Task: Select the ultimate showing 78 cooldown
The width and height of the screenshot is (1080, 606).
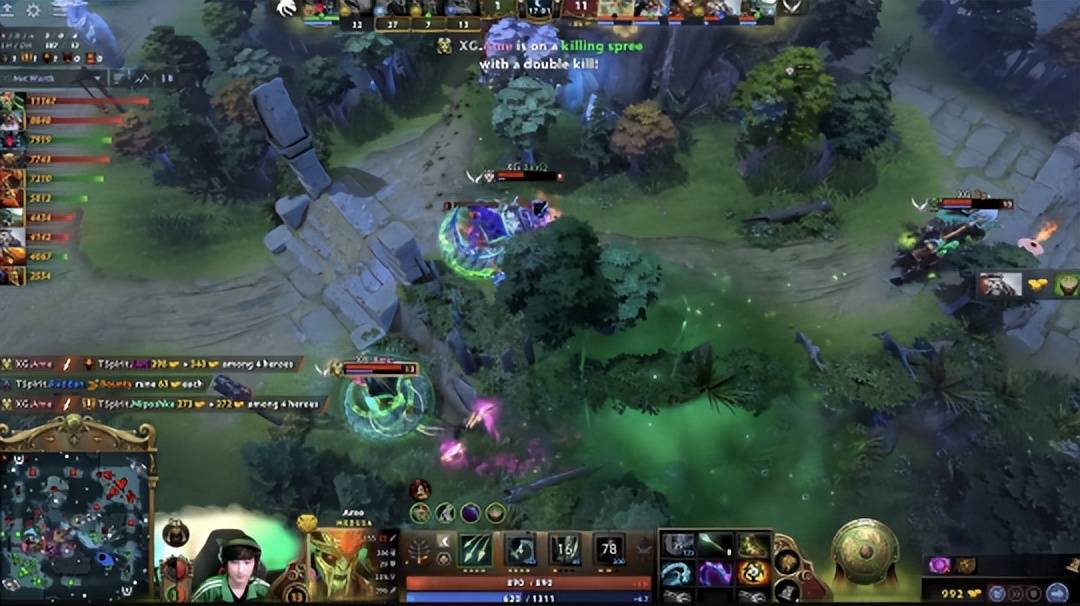Action: 610,550
